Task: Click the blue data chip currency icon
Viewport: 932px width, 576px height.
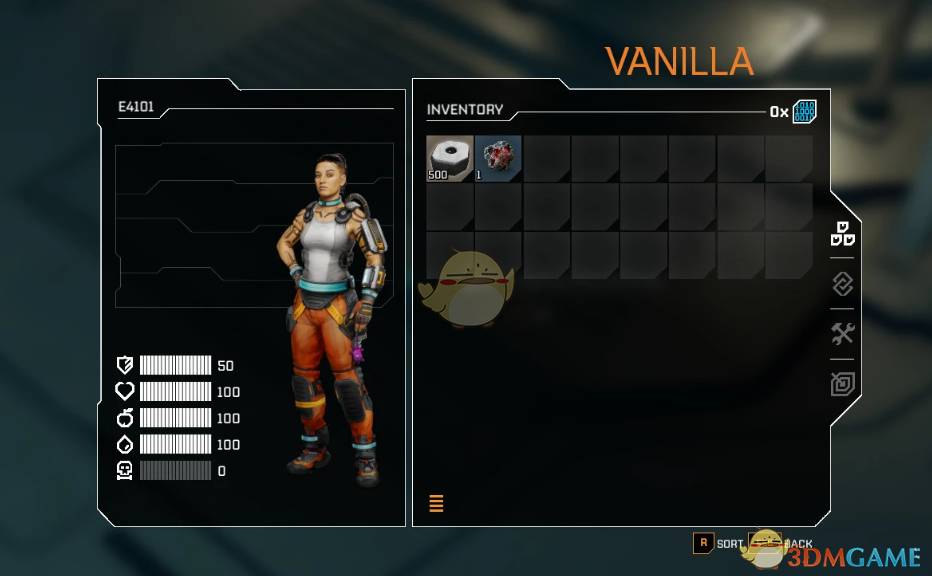Action: (x=805, y=112)
